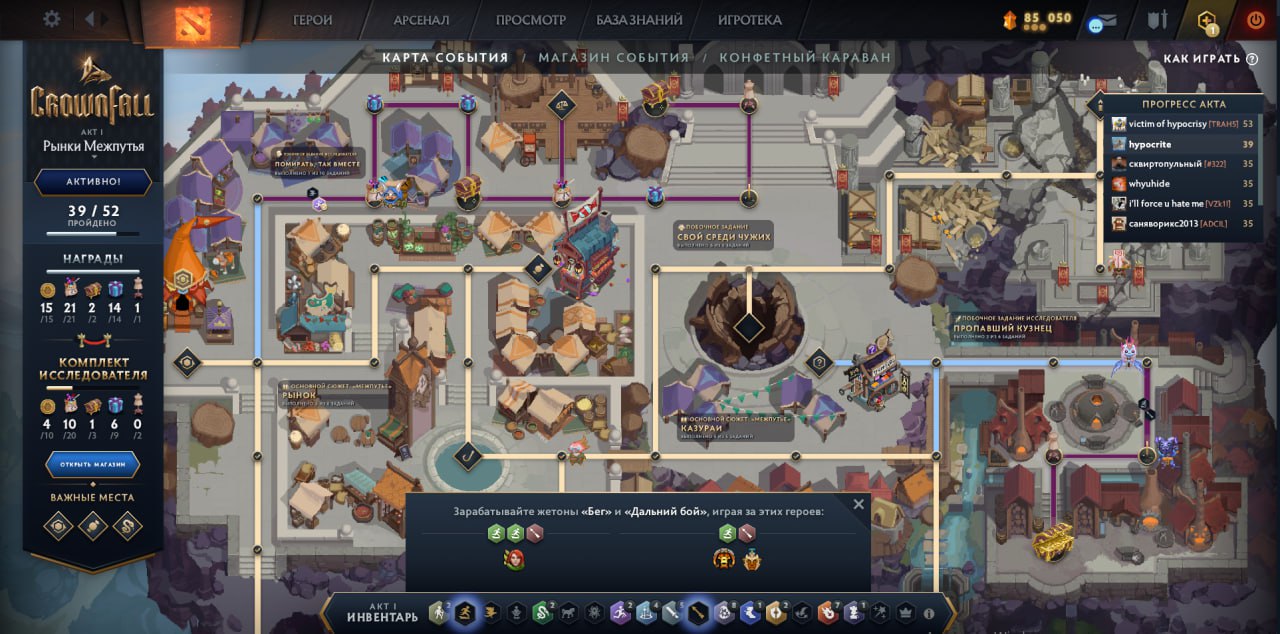
Task: Switch to Магазин события section
Action: click(614, 58)
